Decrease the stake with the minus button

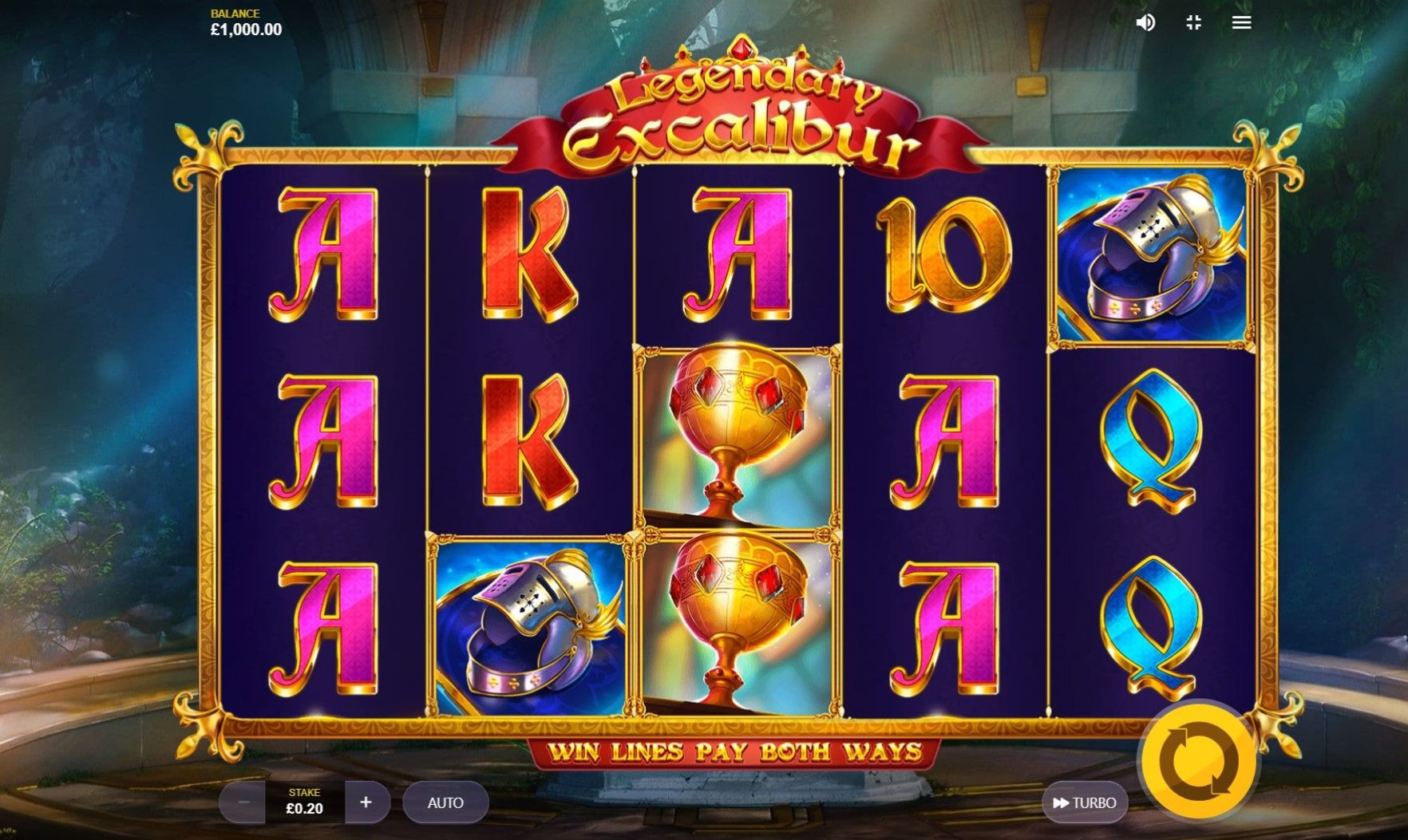(243, 803)
